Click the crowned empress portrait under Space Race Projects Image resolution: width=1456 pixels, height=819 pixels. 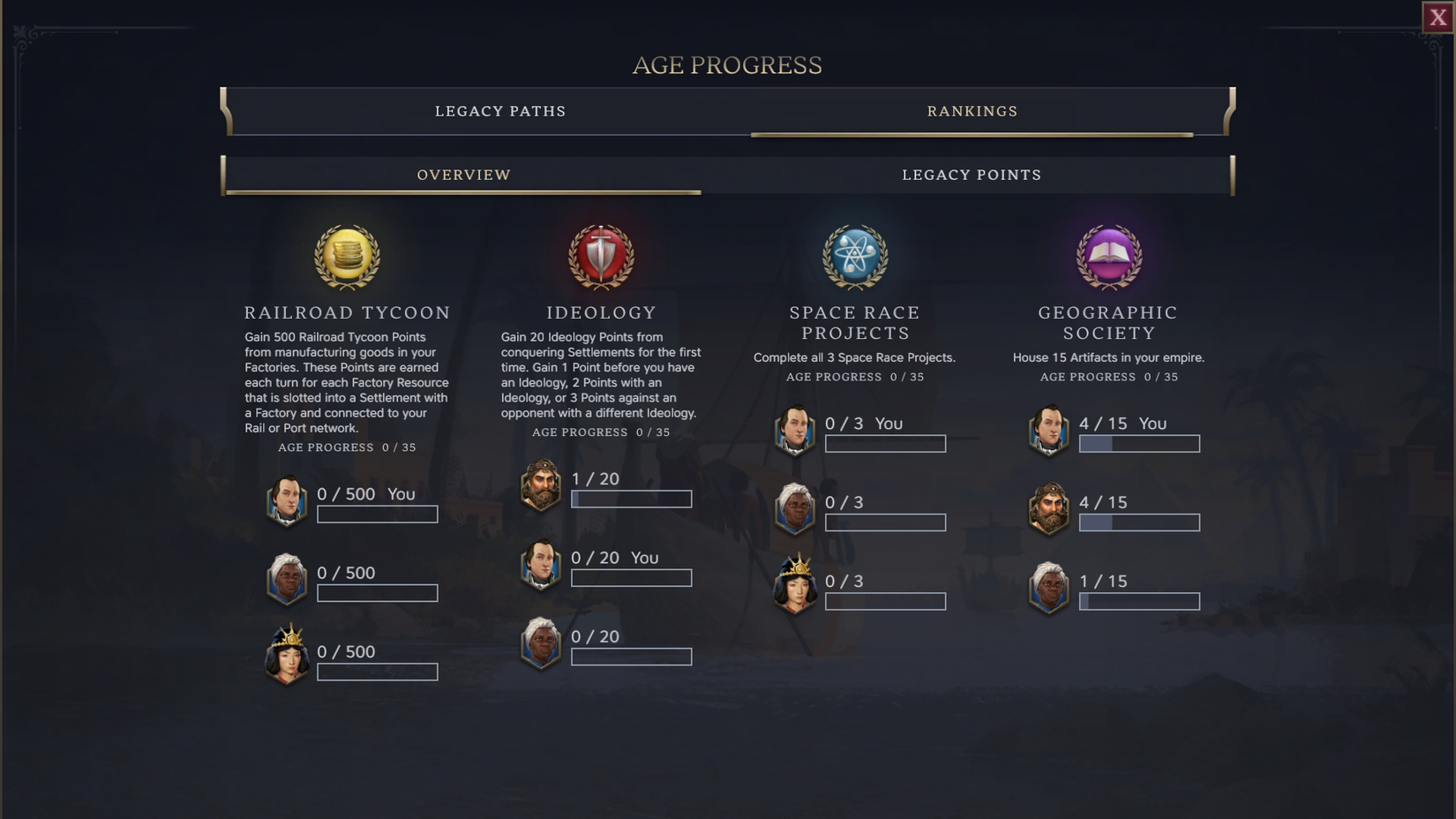795,586
